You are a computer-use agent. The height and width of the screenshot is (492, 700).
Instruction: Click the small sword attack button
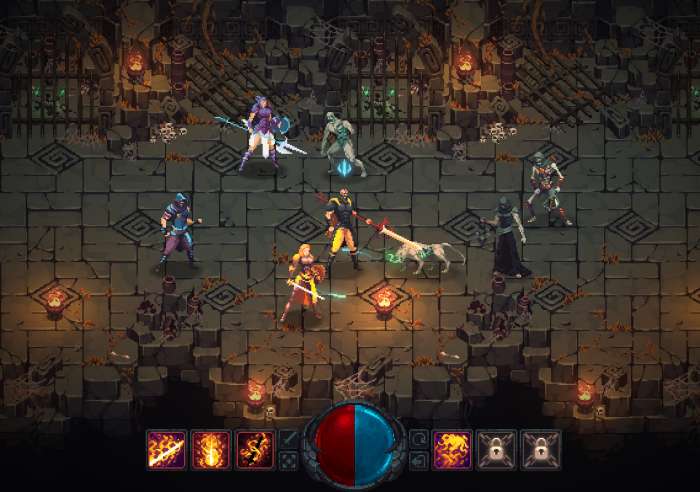(x=288, y=438)
